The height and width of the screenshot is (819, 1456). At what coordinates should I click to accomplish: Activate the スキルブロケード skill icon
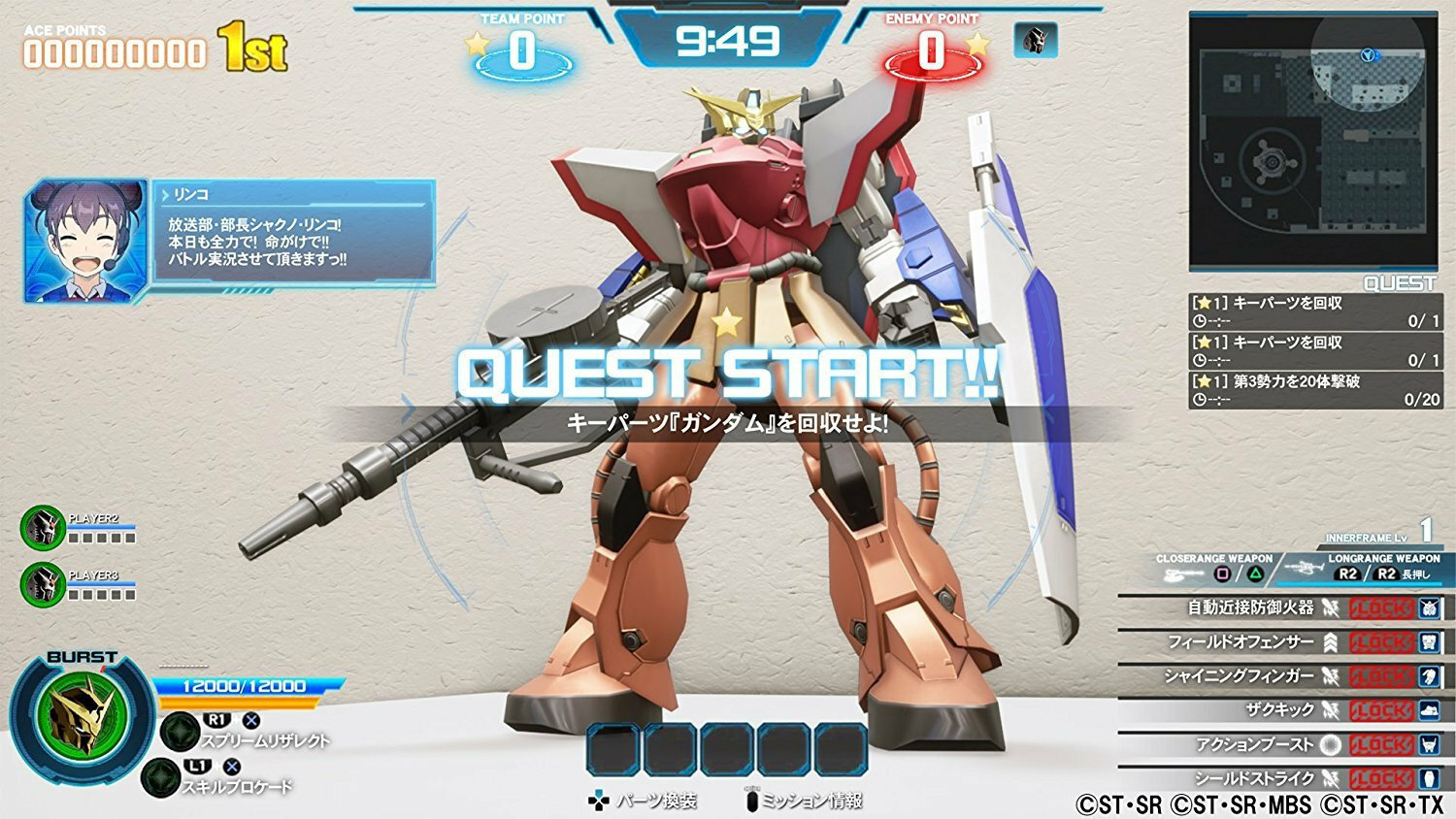(x=160, y=777)
